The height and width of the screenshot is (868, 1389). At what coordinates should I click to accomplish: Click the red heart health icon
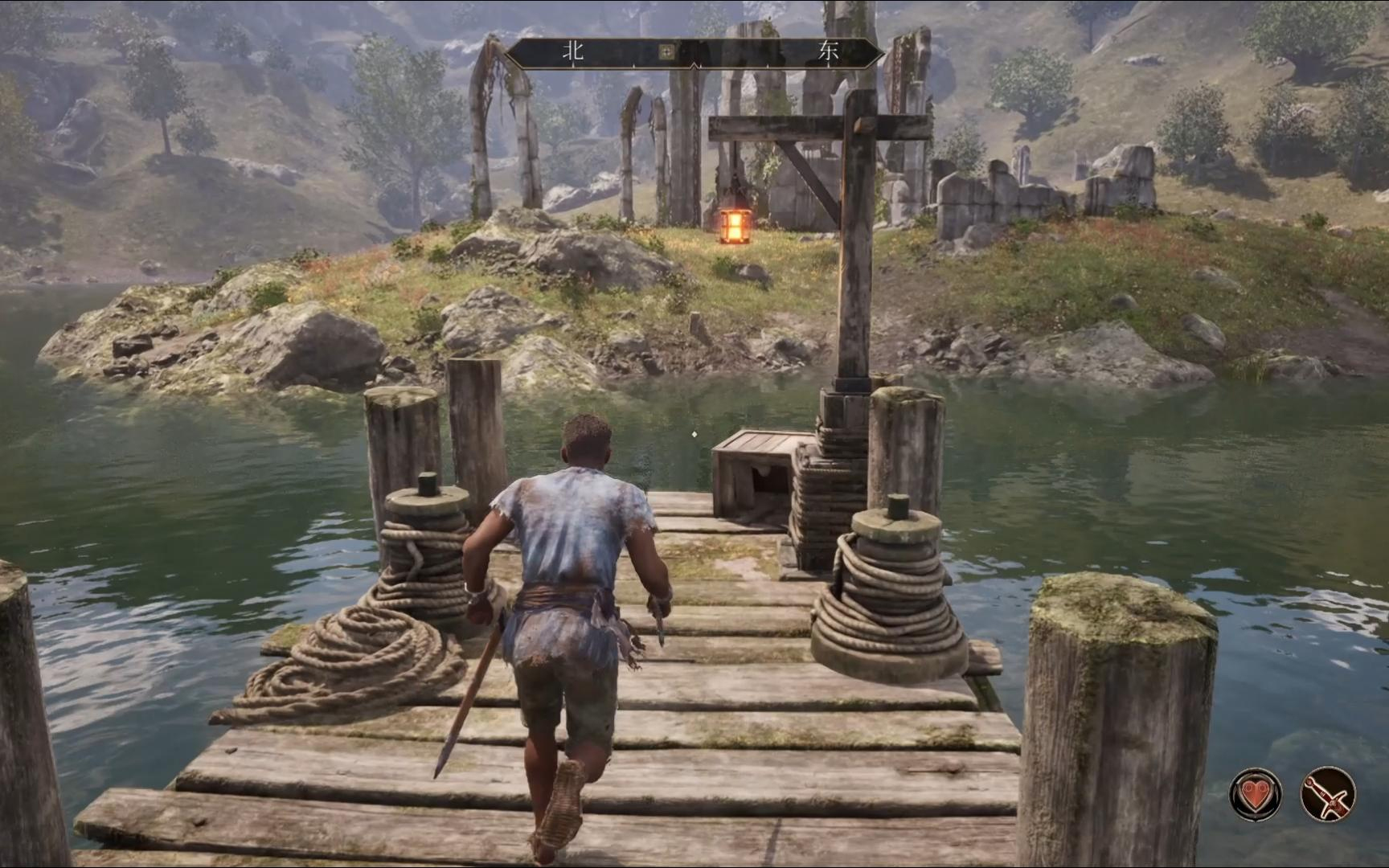point(1255,795)
